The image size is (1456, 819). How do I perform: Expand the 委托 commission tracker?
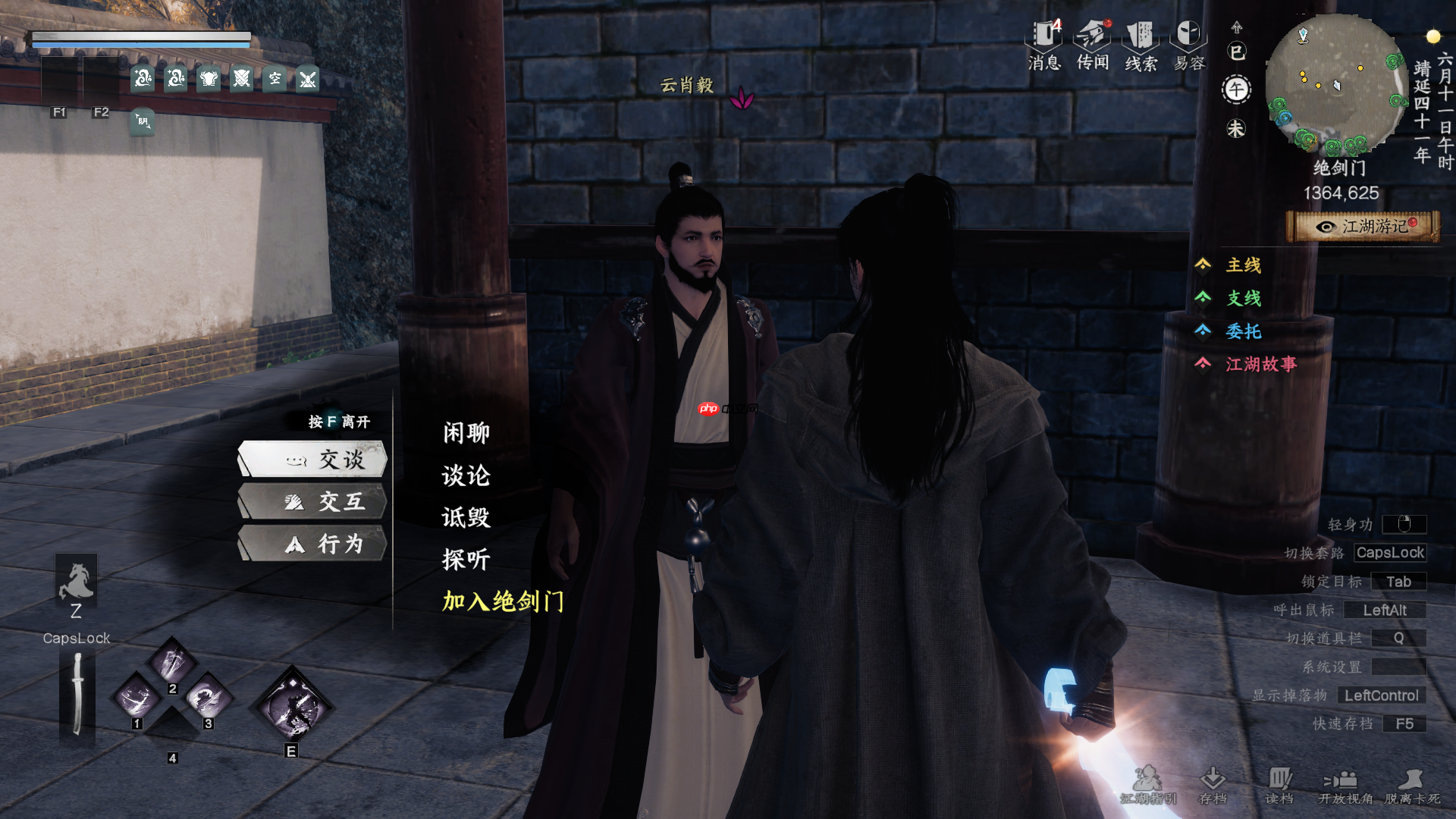tap(1244, 331)
